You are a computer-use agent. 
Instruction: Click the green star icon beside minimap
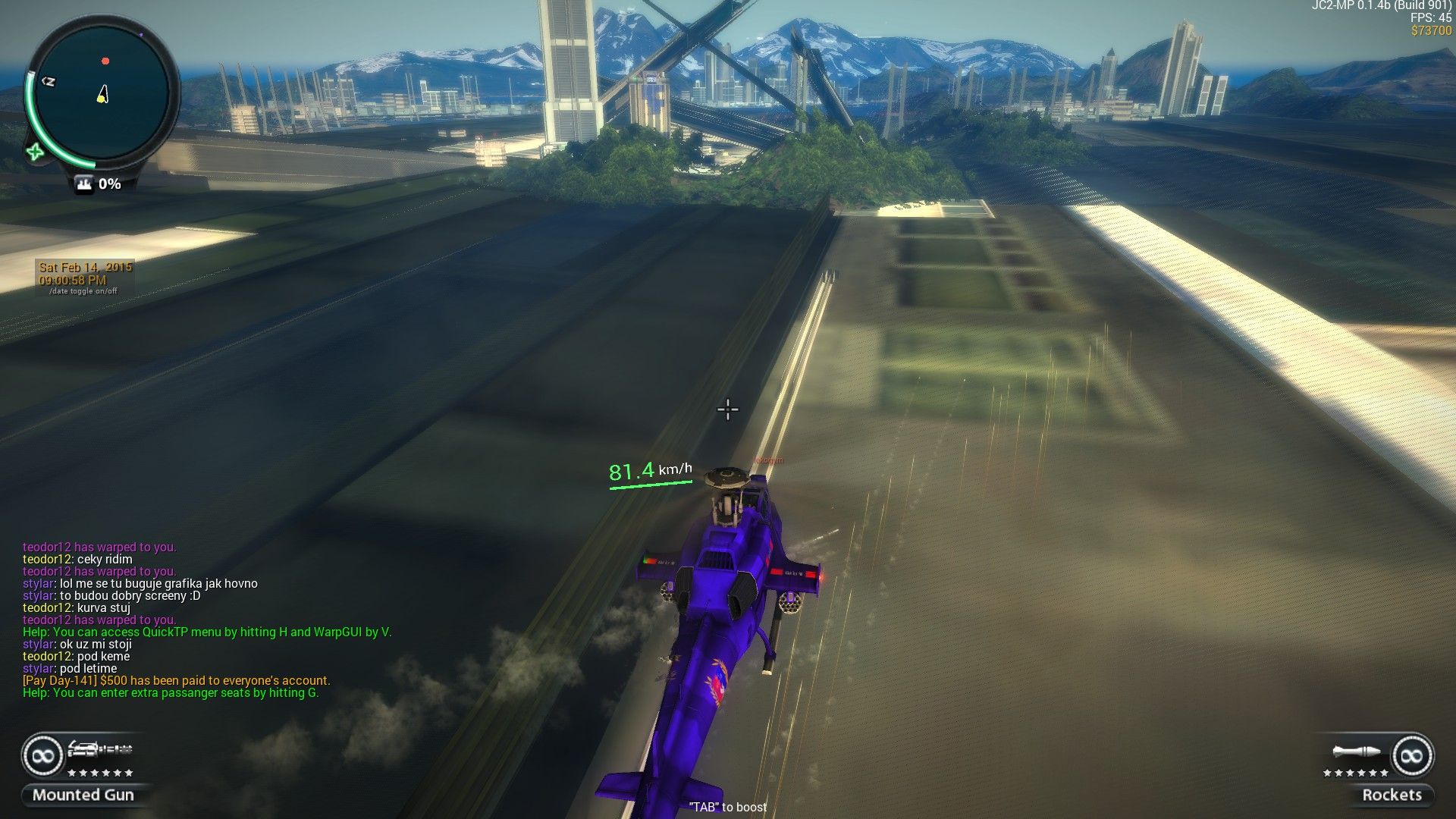(35, 152)
